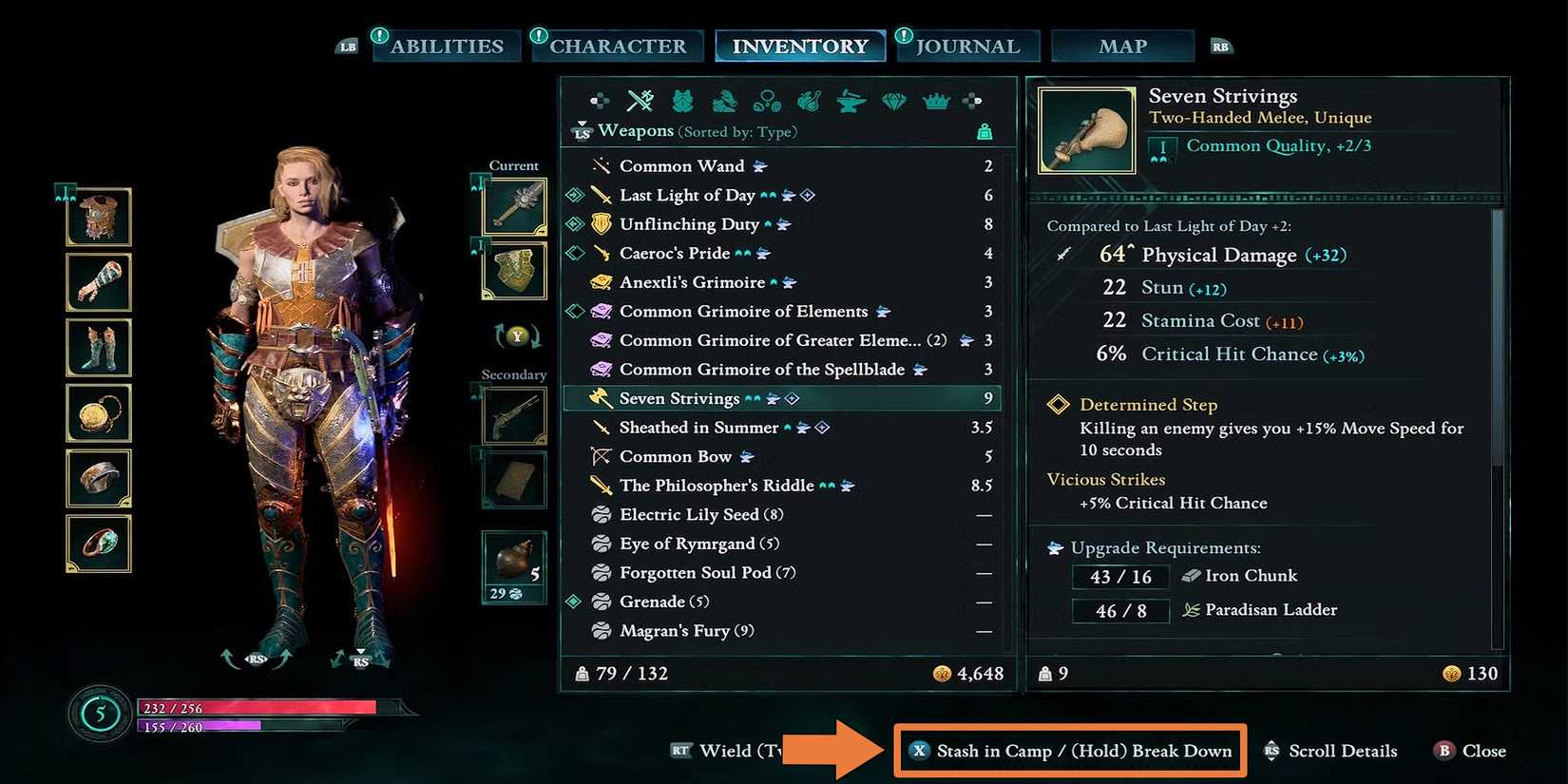Select the Weapons category icon
This screenshot has width=1568, height=784.
(639, 100)
